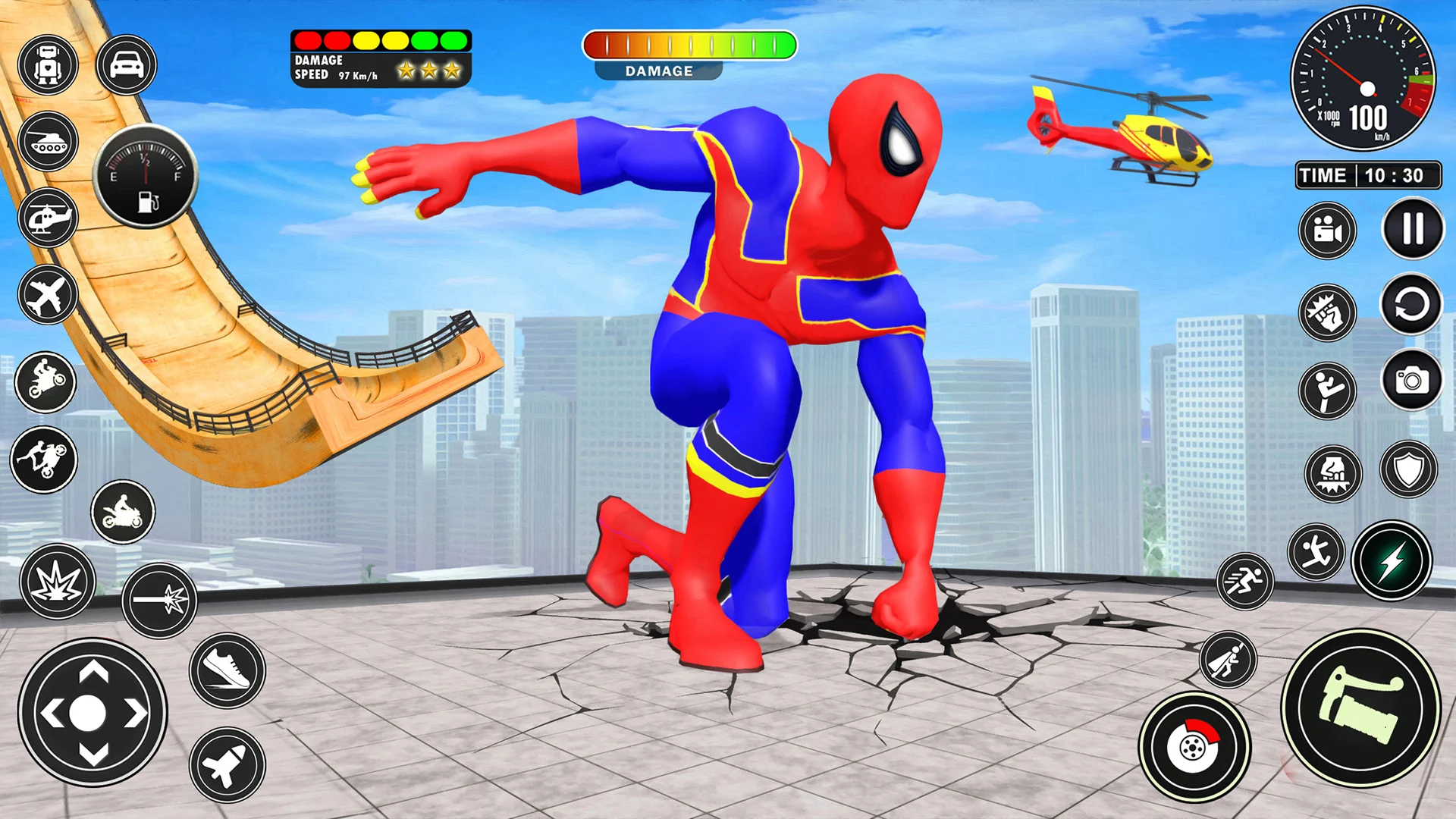Screen dimensions: 1456x819
Task: Switch to the helicopter vehicle icon
Action: pos(48,218)
